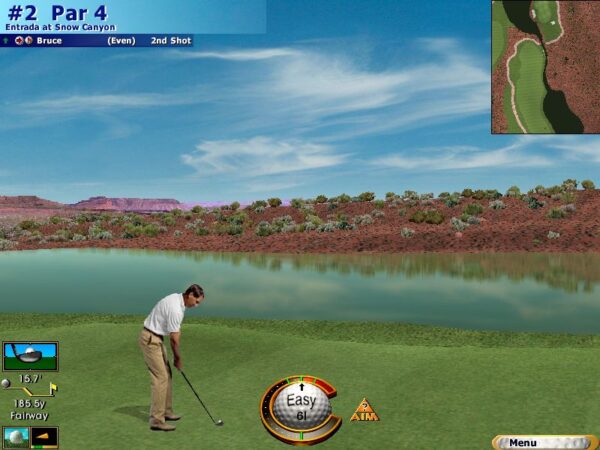Click the Easy 6I swing meter ball
This screenshot has height=450, width=600.
point(300,408)
